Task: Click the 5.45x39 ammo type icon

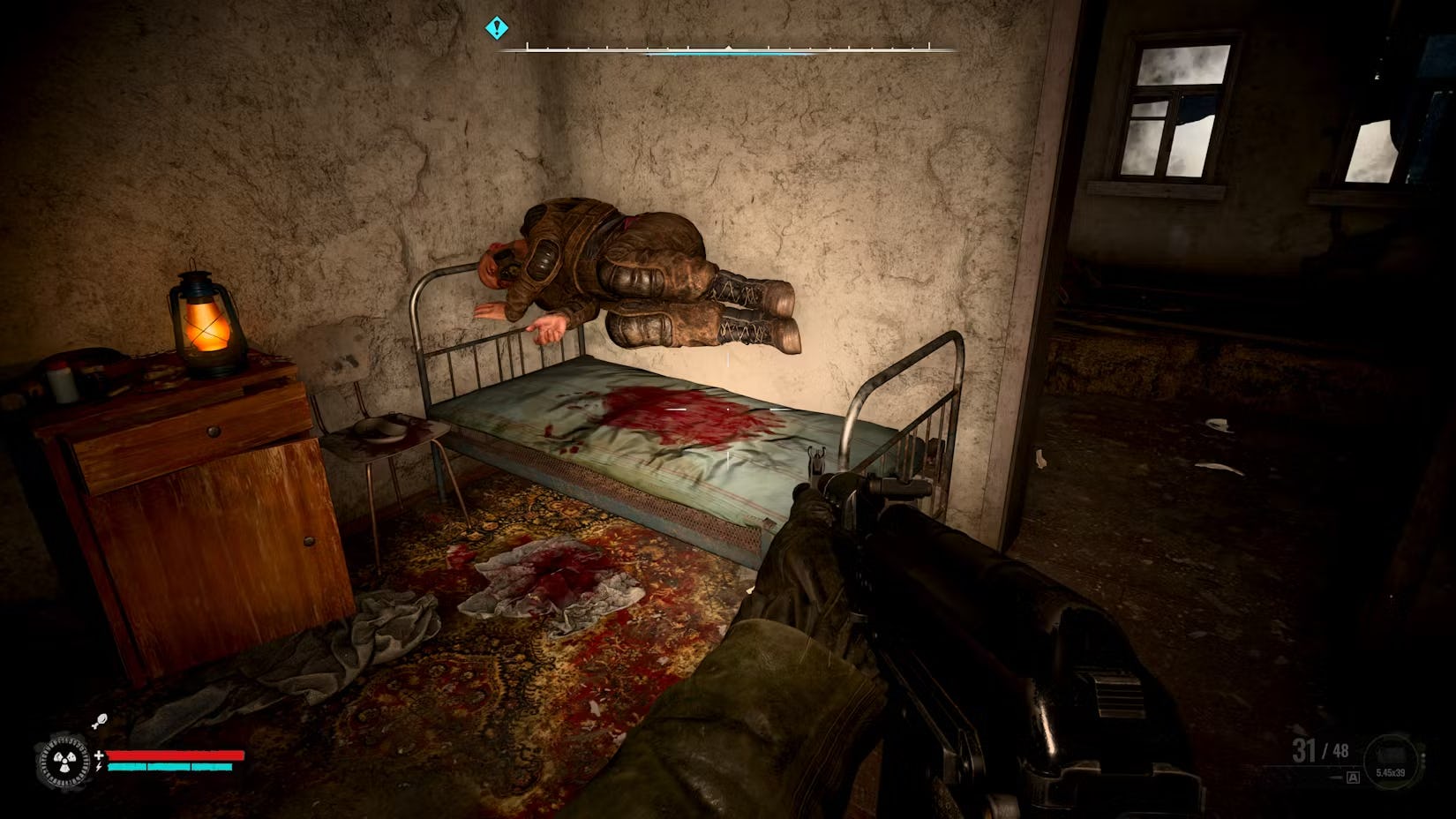Action: tap(1392, 761)
